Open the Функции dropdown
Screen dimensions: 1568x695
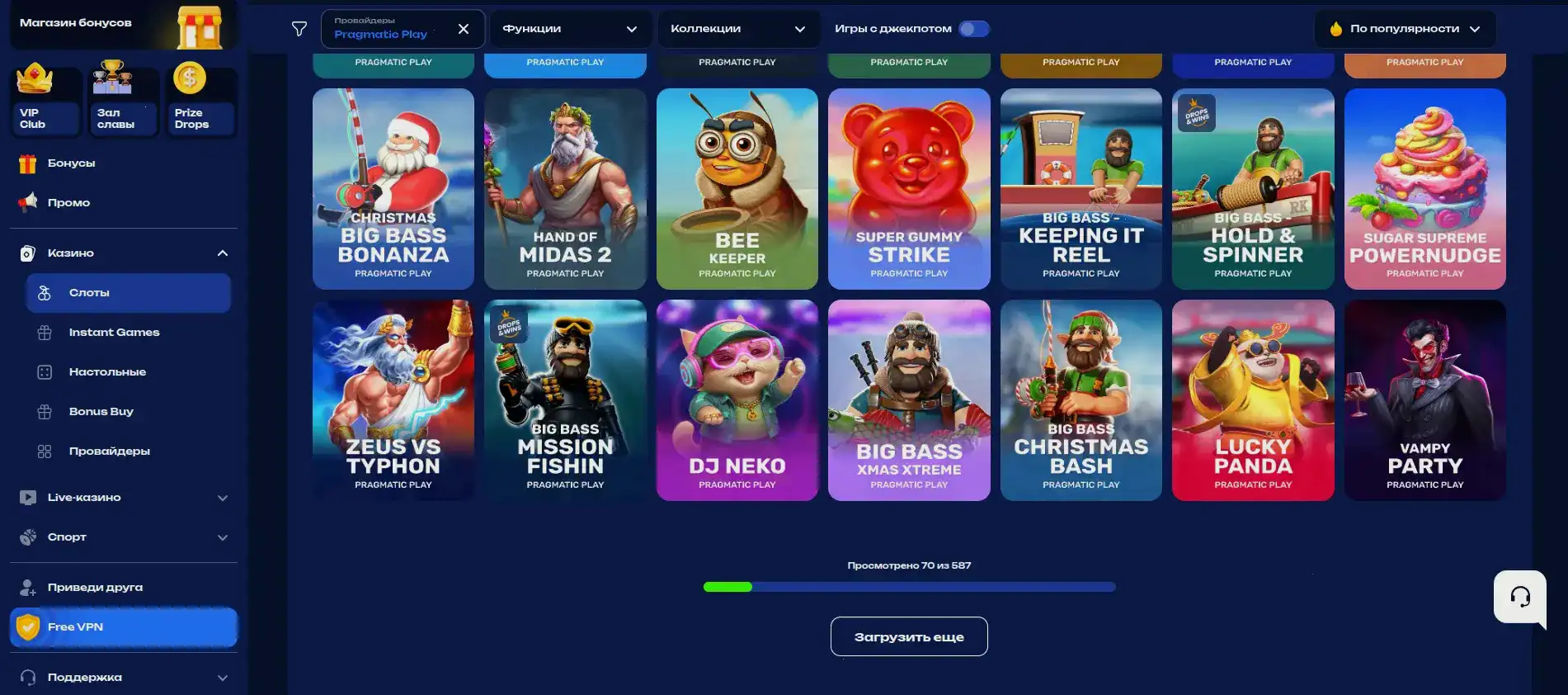[570, 28]
